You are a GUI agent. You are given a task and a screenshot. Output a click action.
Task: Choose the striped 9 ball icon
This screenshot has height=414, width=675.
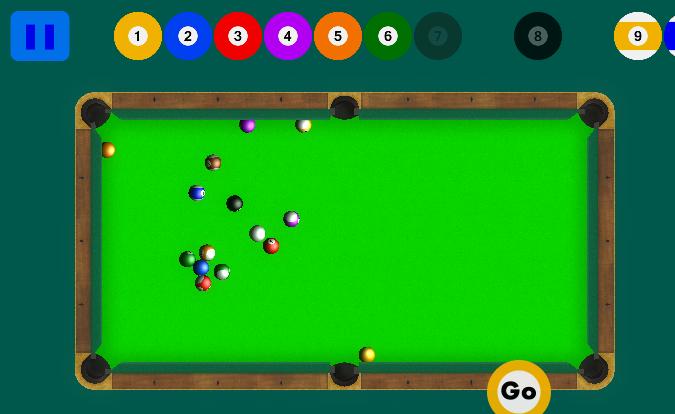pyautogui.click(x=638, y=36)
